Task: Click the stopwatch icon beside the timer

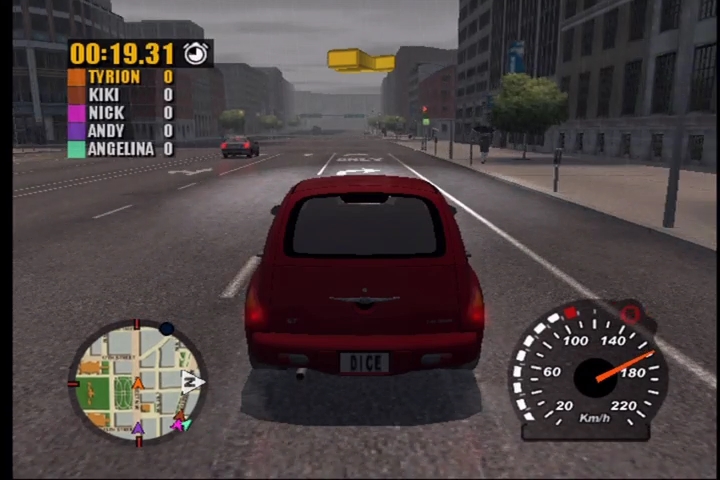Action: (196, 53)
